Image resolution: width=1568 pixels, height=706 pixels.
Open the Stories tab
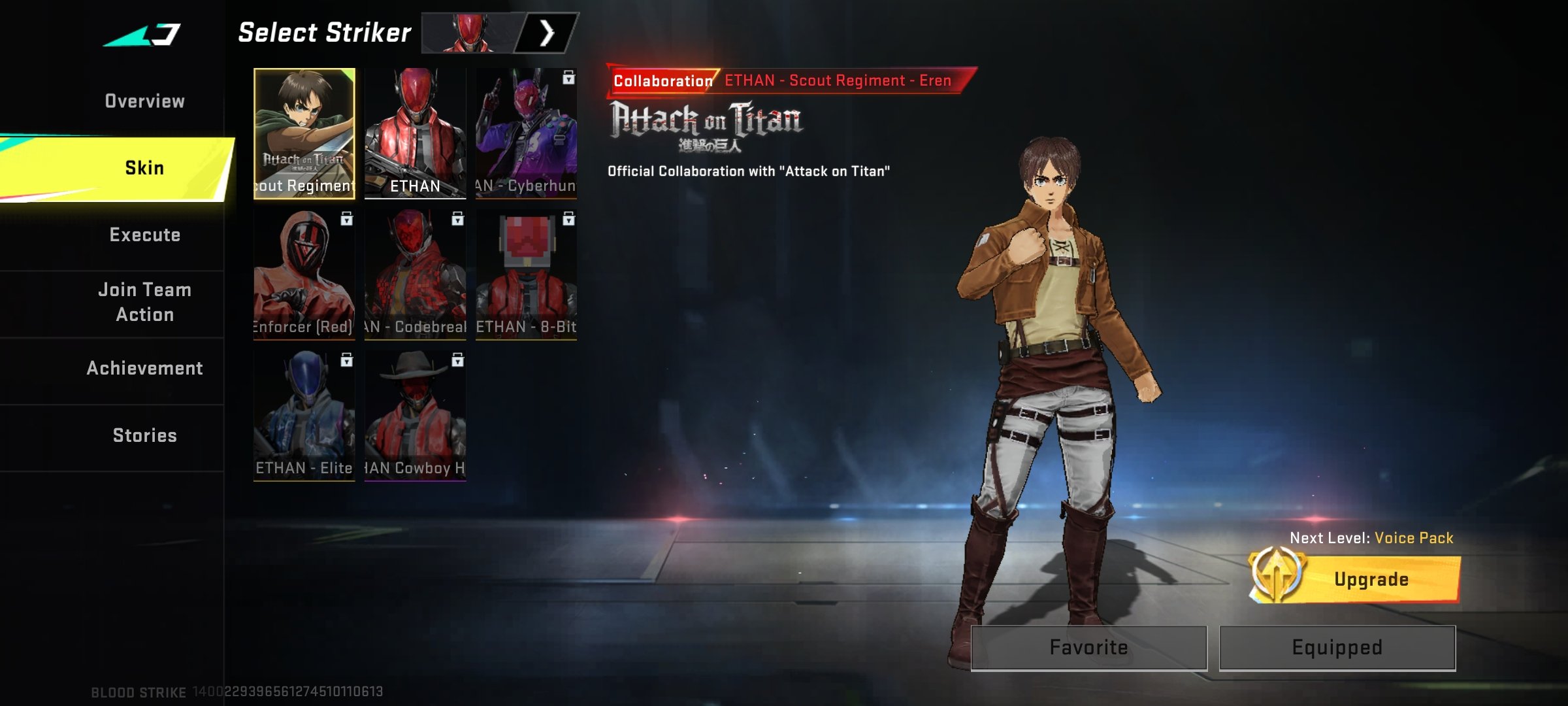[144, 435]
